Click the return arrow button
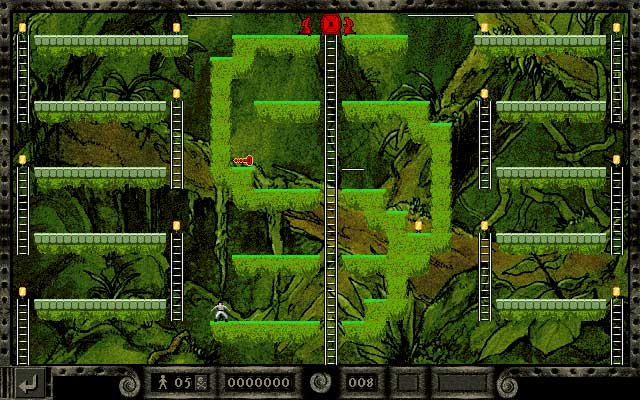 (x=30, y=382)
